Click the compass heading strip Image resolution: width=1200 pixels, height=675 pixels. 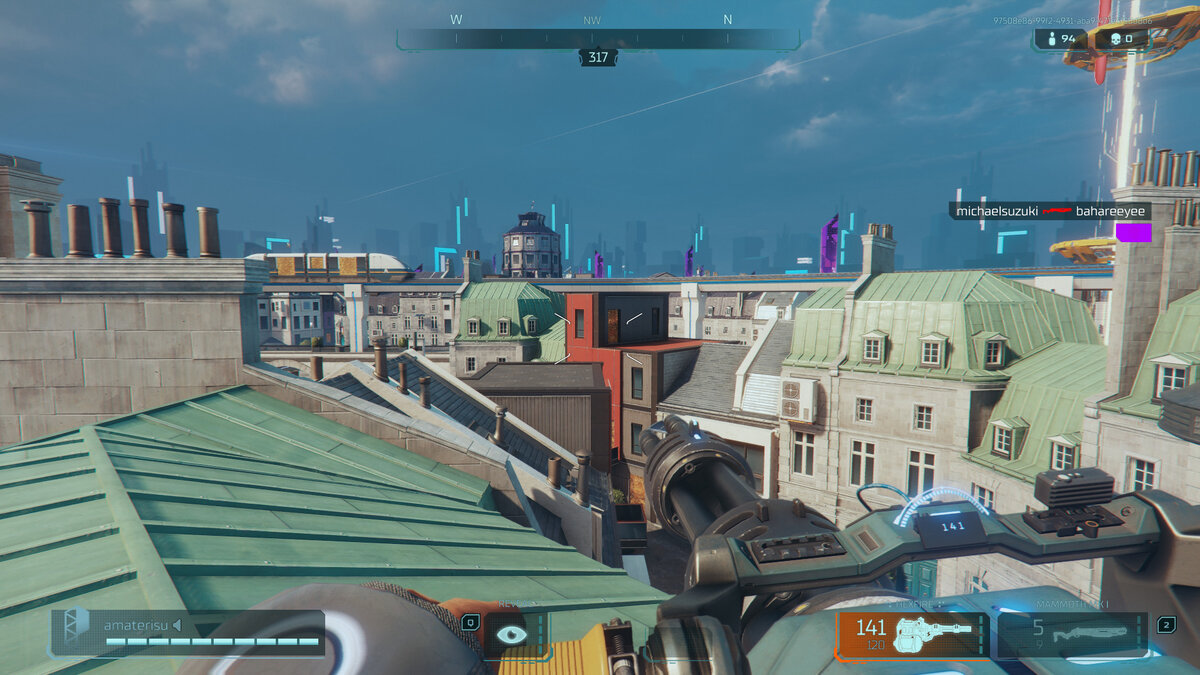(x=598, y=39)
